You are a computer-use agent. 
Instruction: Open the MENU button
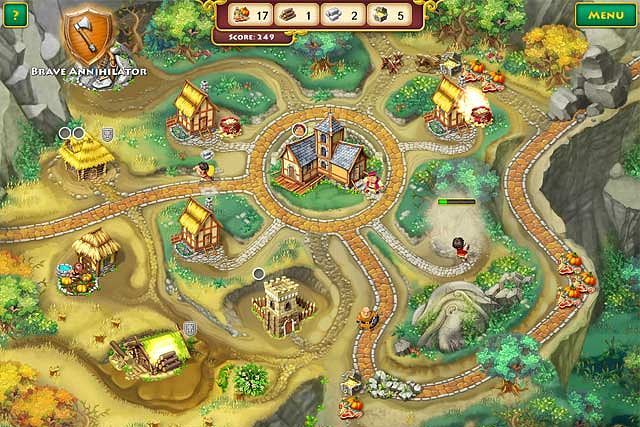pyautogui.click(x=606, y=15)
